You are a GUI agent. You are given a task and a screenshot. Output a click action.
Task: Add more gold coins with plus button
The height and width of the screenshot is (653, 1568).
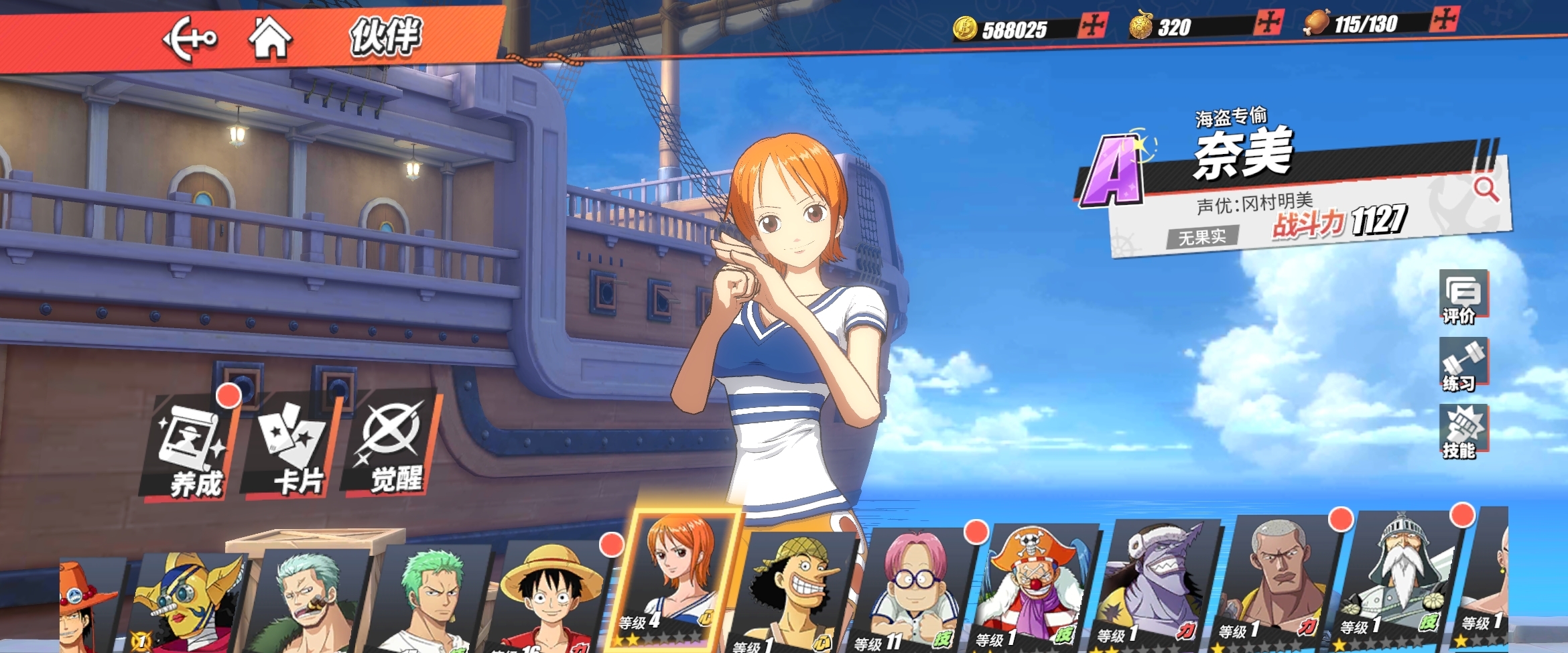pyautogui.click(x=1092, y=26)
